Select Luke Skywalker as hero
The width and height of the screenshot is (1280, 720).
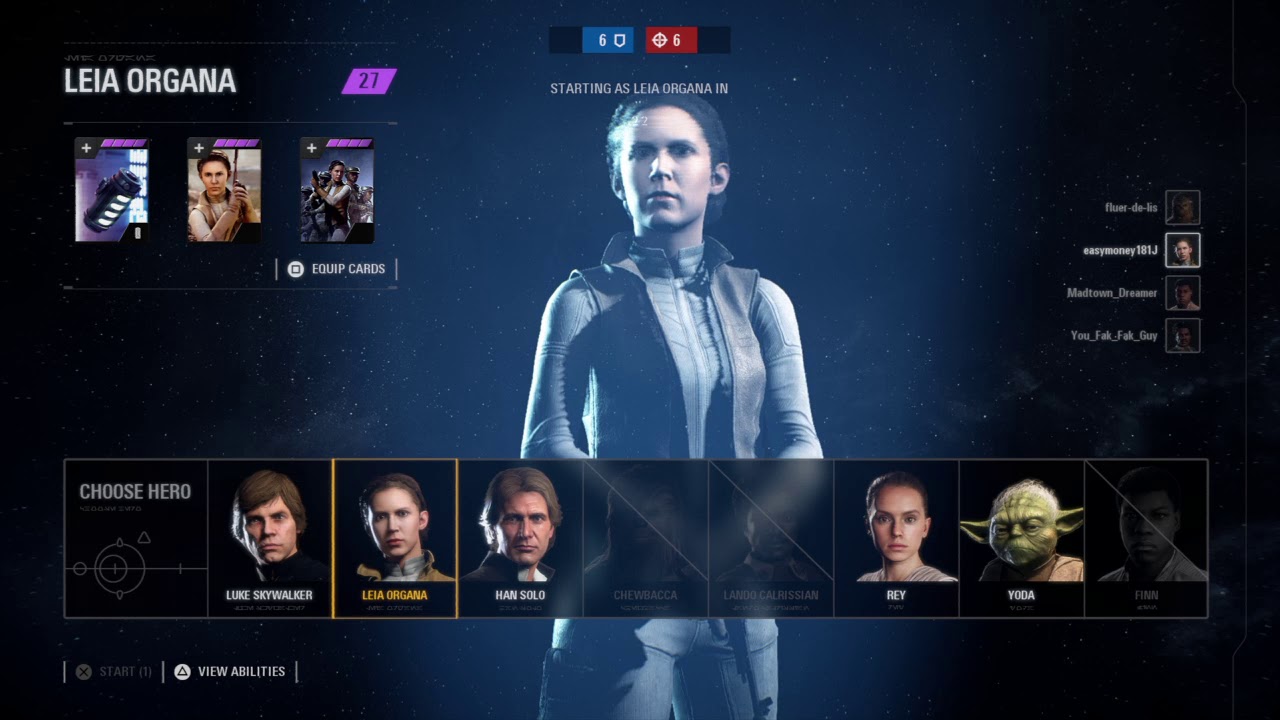(x=269, y=538)
